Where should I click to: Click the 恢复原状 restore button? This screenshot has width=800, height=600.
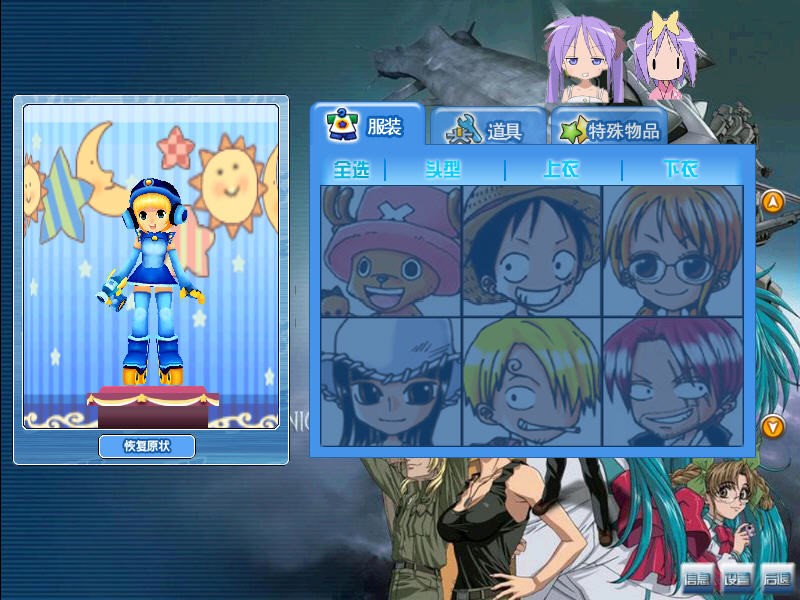147,447
